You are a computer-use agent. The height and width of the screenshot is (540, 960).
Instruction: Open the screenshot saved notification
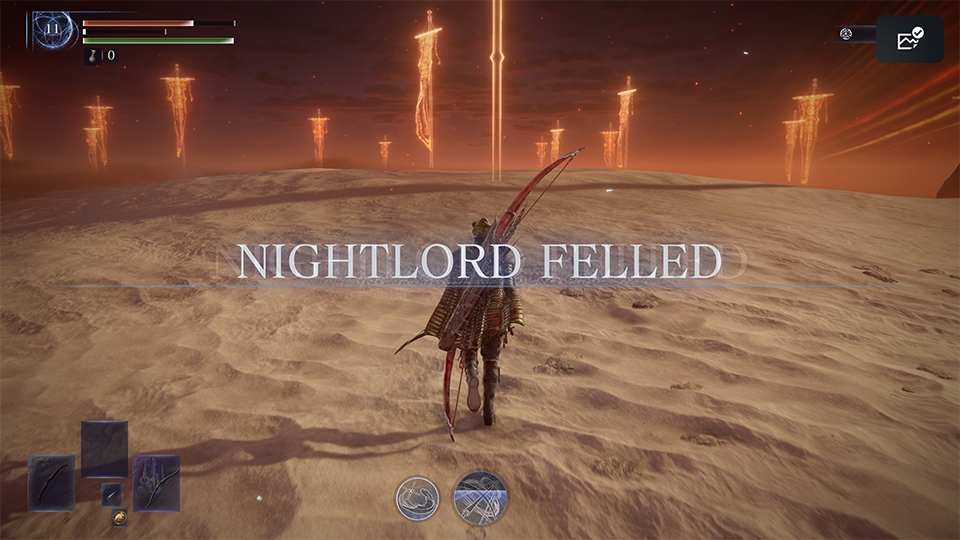[x=910, y=39]
